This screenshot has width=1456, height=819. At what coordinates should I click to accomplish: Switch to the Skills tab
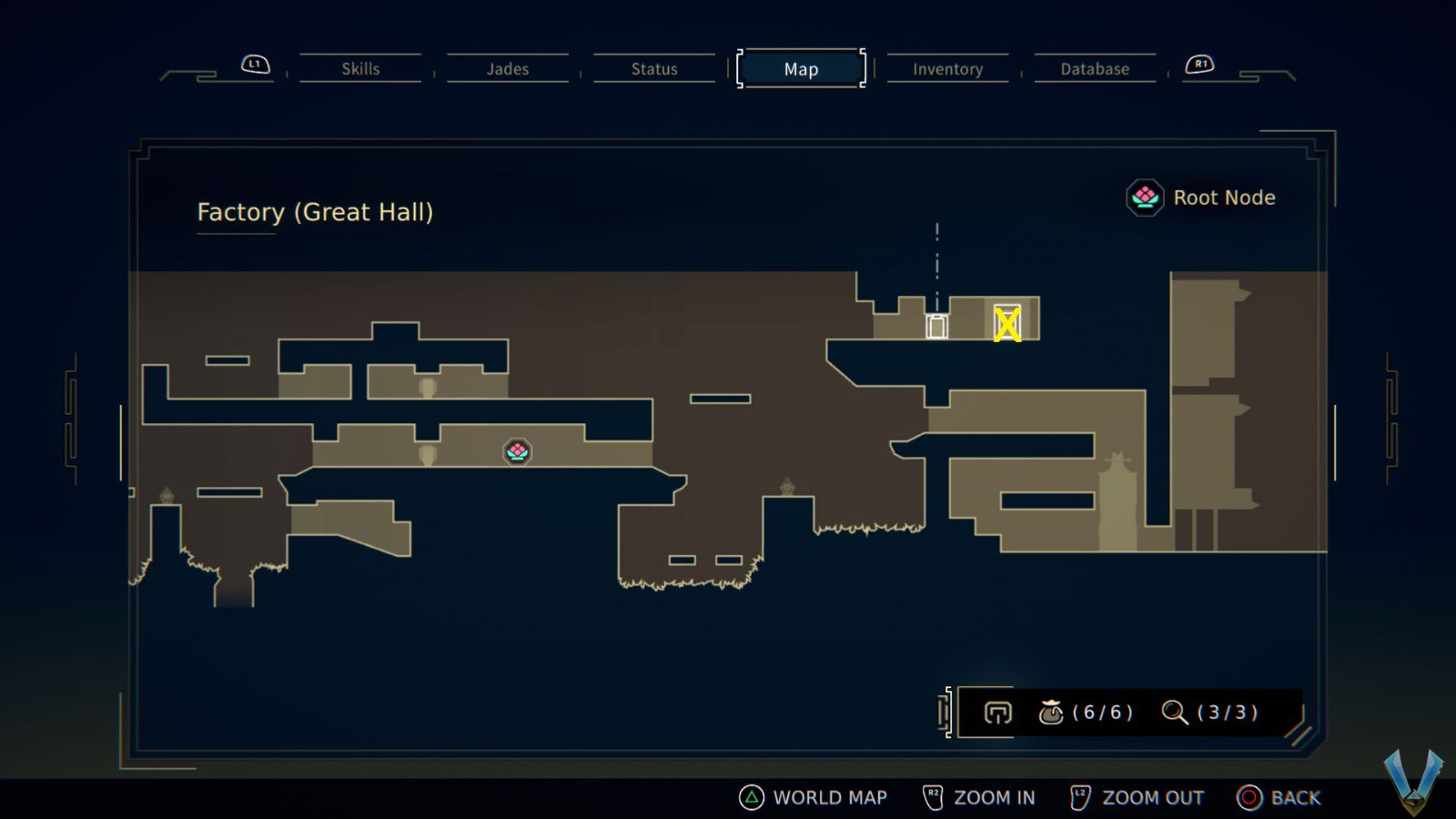click(x=360, y=68)
